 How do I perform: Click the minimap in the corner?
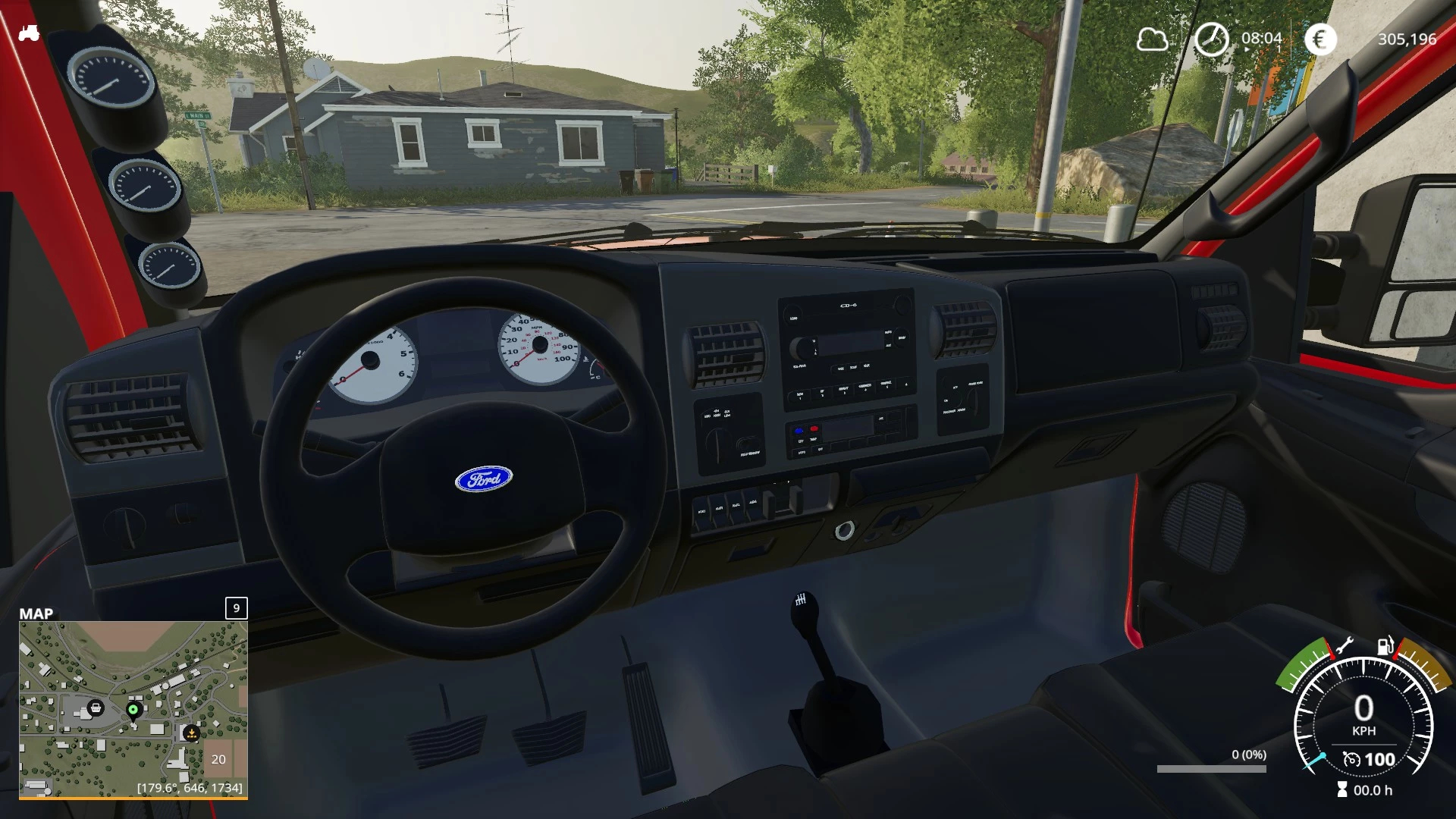pos(133,709)
